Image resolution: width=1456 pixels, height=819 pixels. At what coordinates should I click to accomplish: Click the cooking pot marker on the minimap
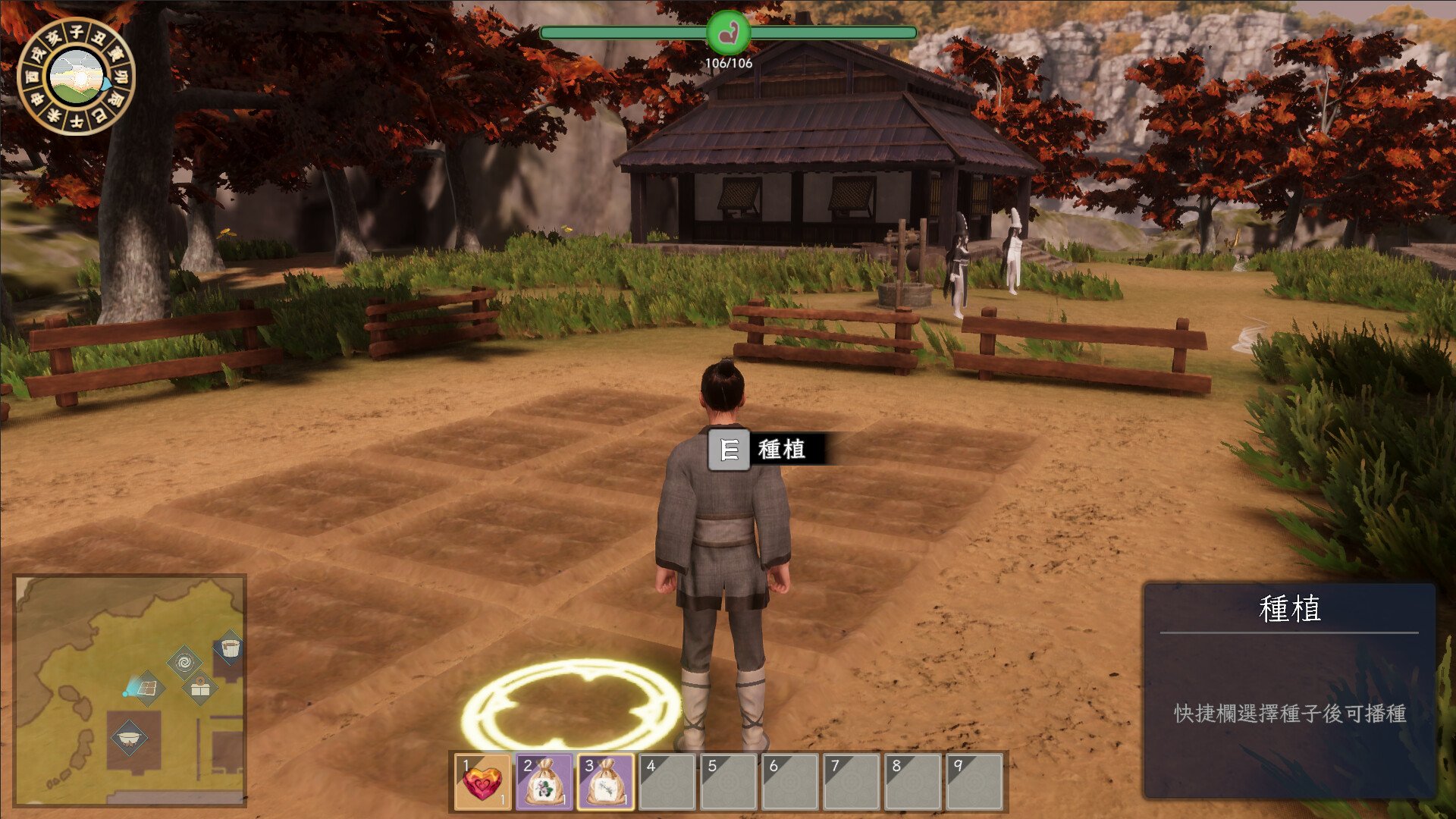(x=128, y=737)
